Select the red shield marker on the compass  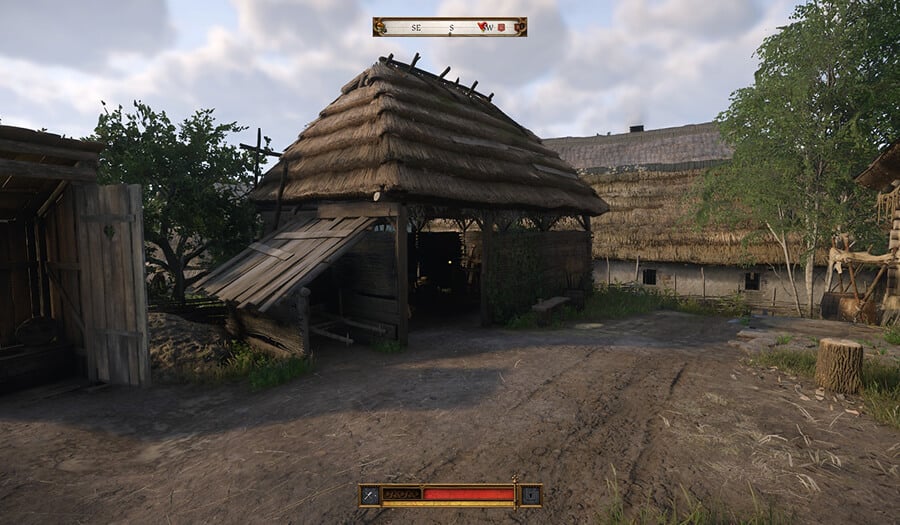pyautogui.click(x=500, y=27)
